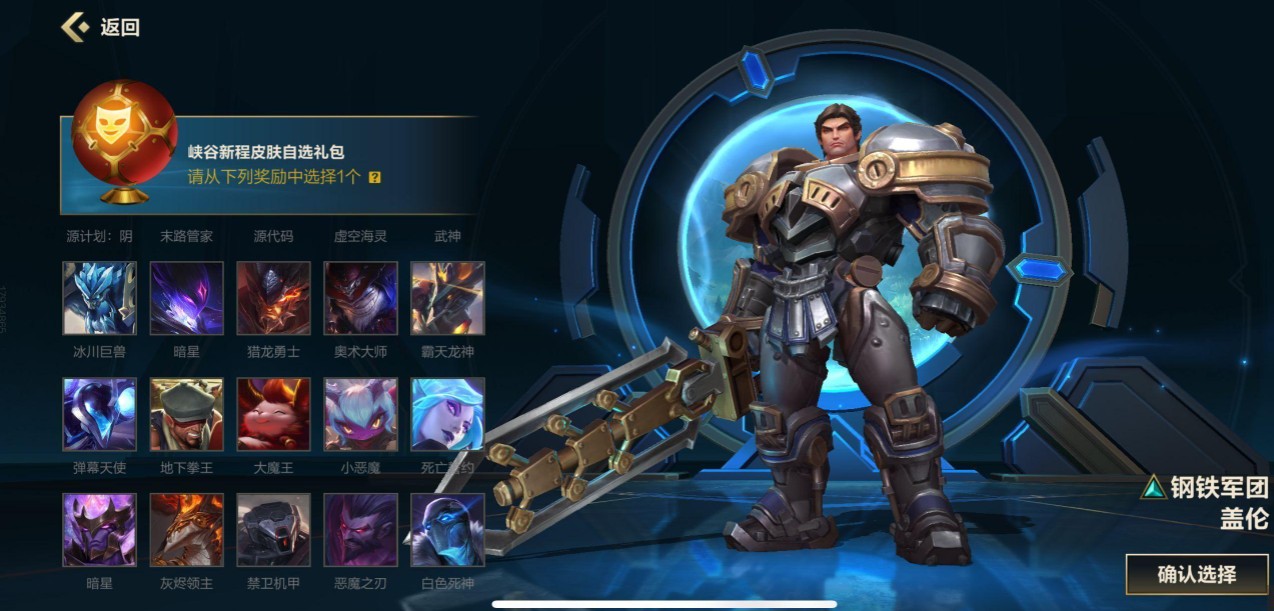The width and height of the screenshot is (1274, 611).
Task: Pick the 白色死神 skin thumbnail
Action: 448,530
